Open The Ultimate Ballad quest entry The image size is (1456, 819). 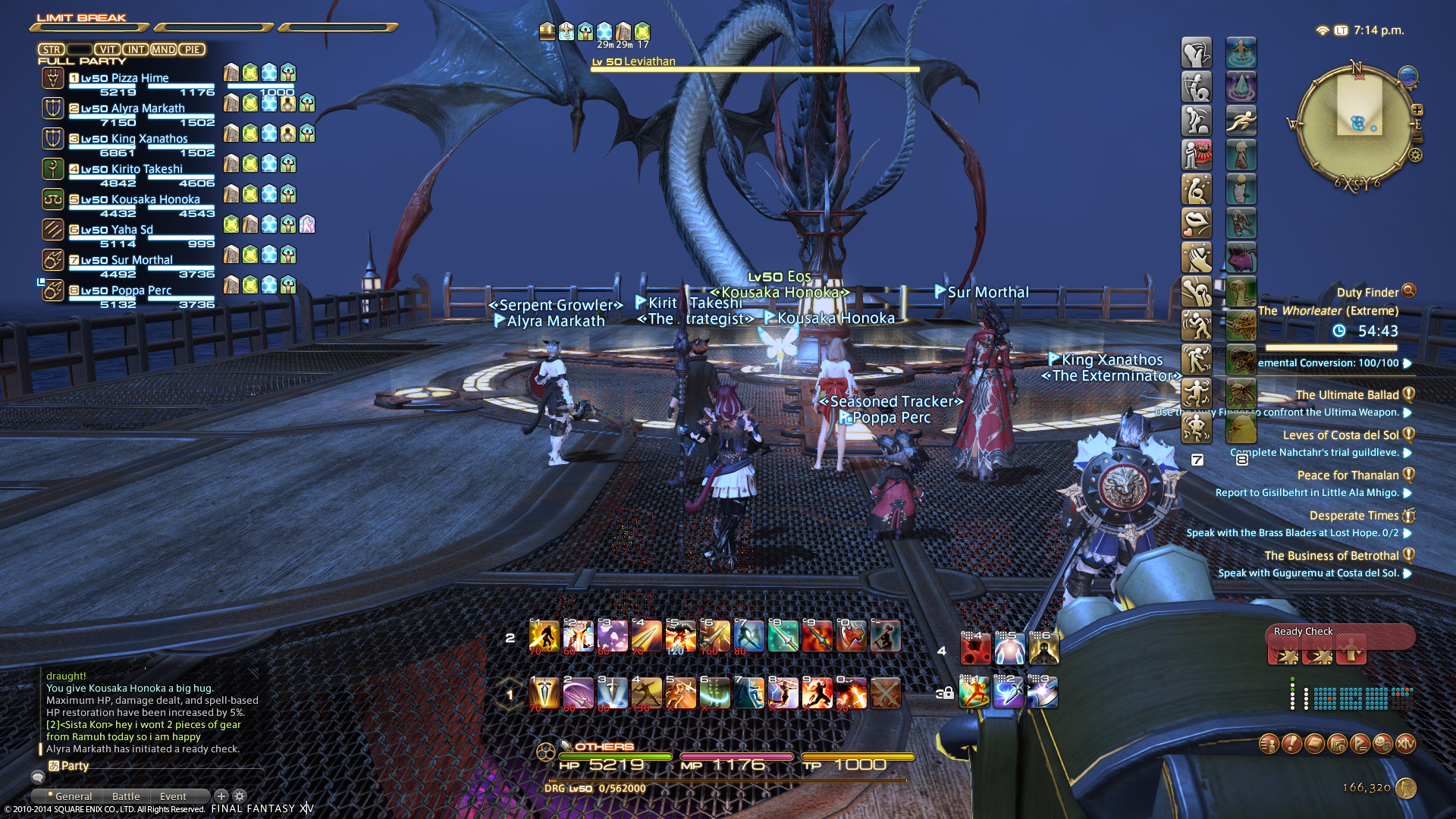coord(1347,395)
